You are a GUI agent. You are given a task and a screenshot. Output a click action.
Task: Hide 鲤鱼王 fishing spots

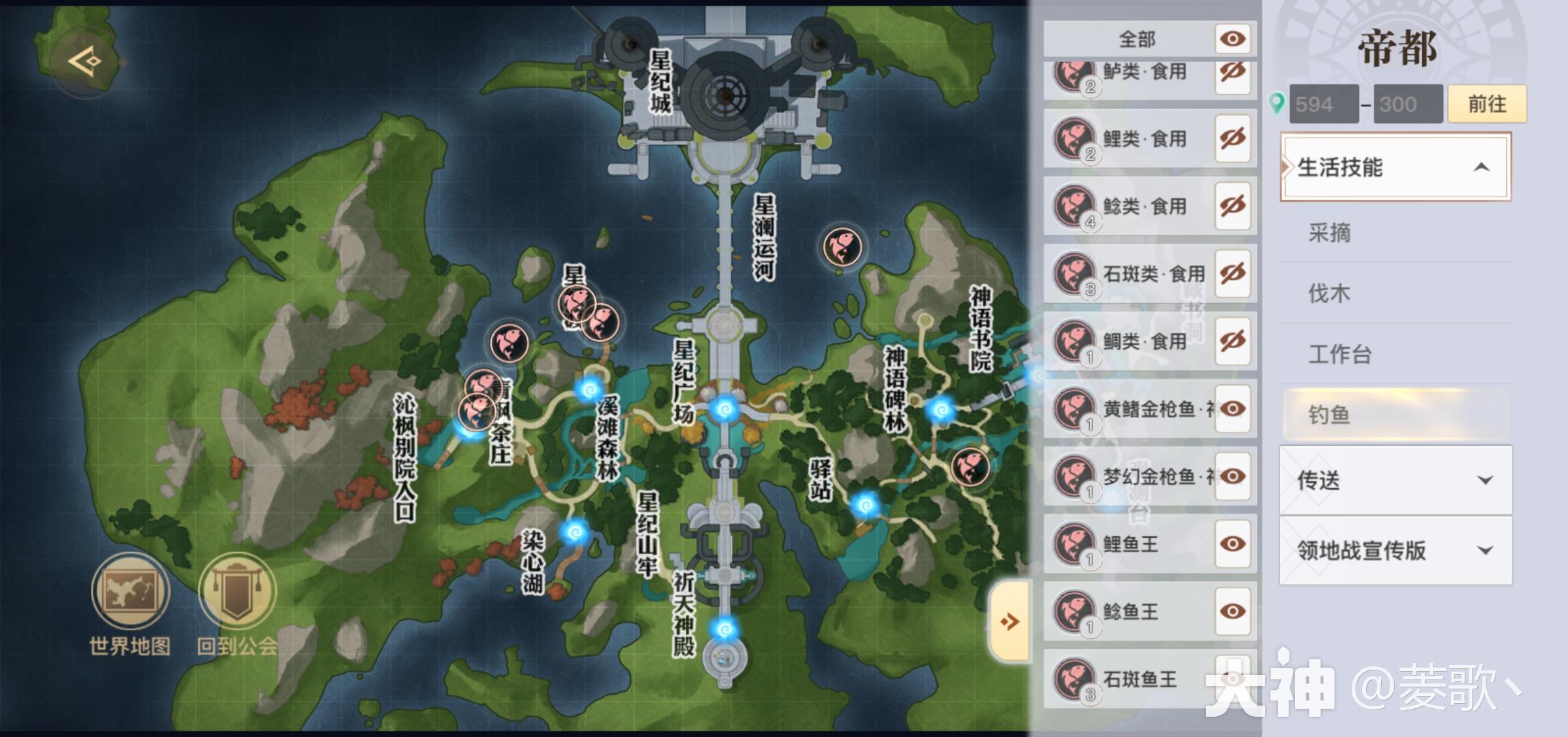pyautogui.click(x=1232, y=544)
